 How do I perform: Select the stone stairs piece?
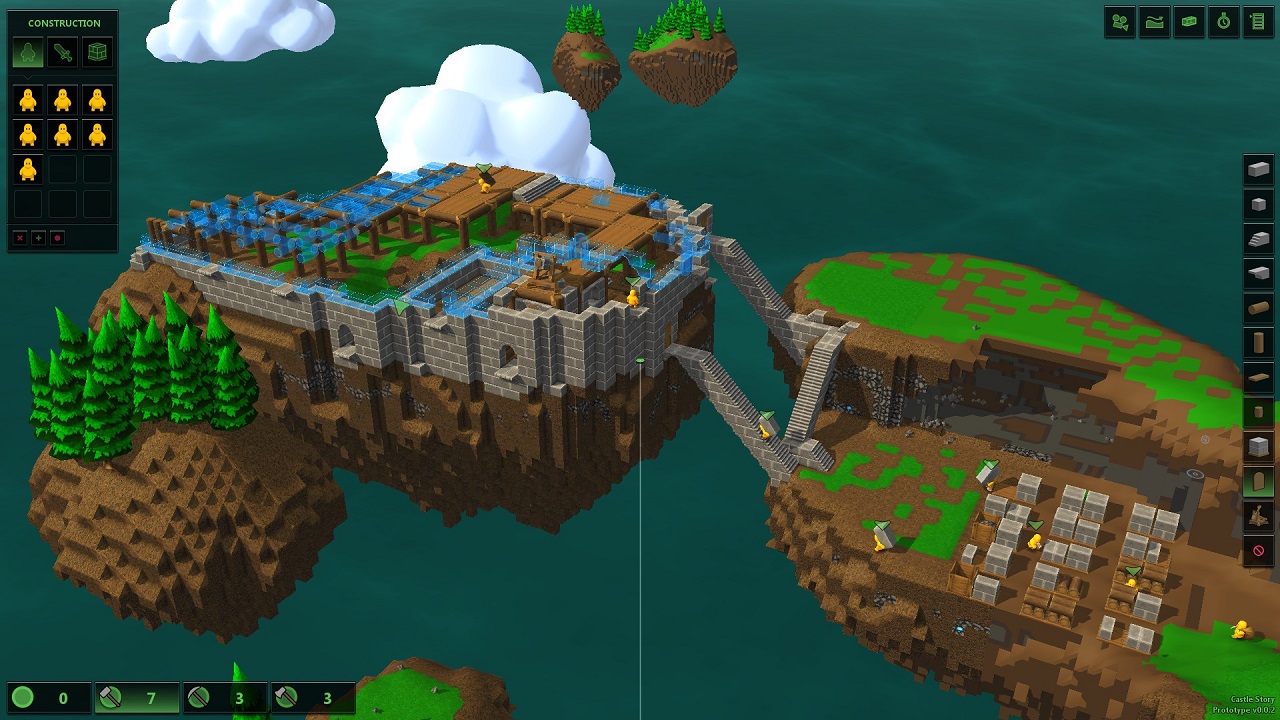tap(1258, 238)
